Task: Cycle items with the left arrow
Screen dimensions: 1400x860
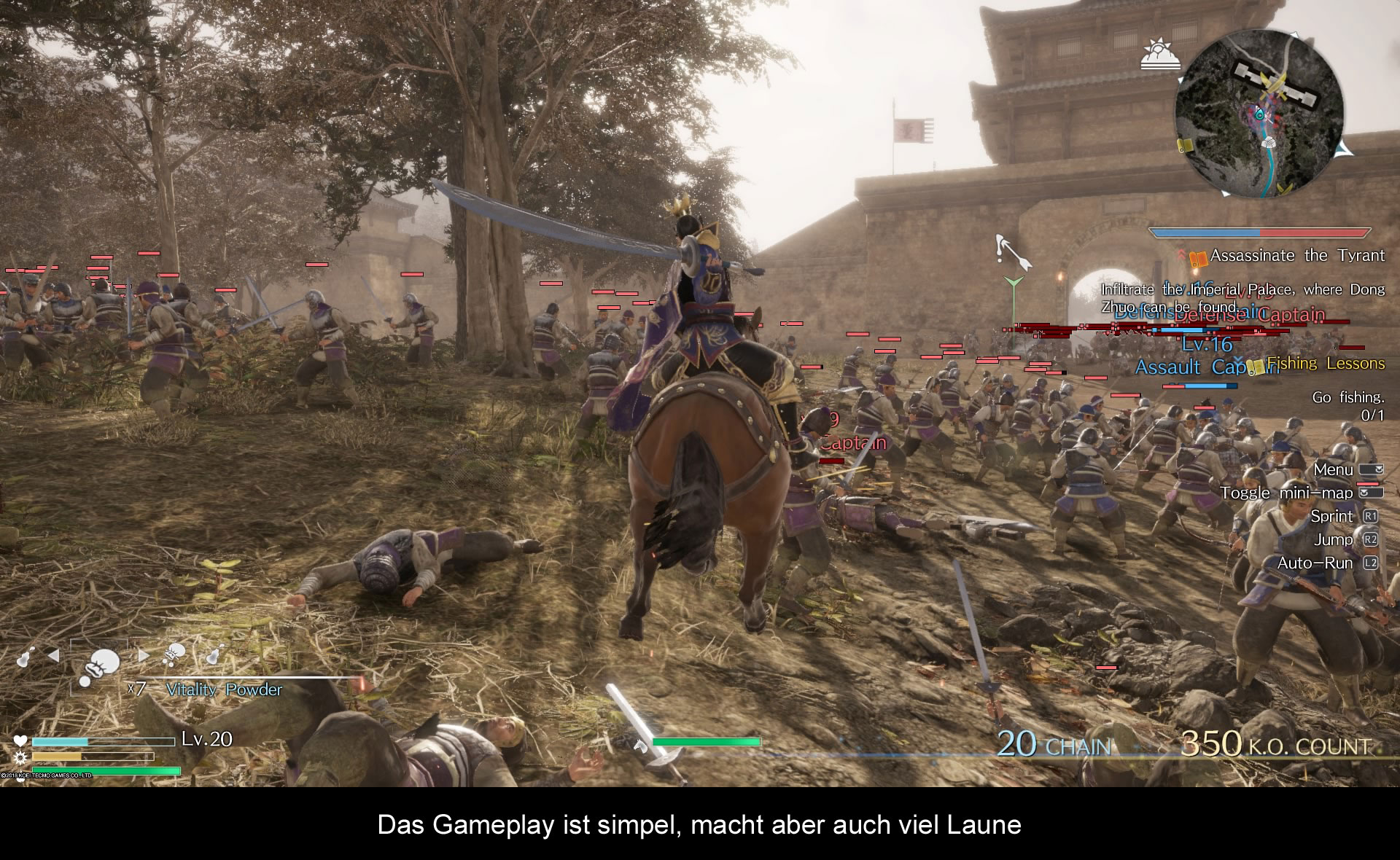Action: coord(53,656)
